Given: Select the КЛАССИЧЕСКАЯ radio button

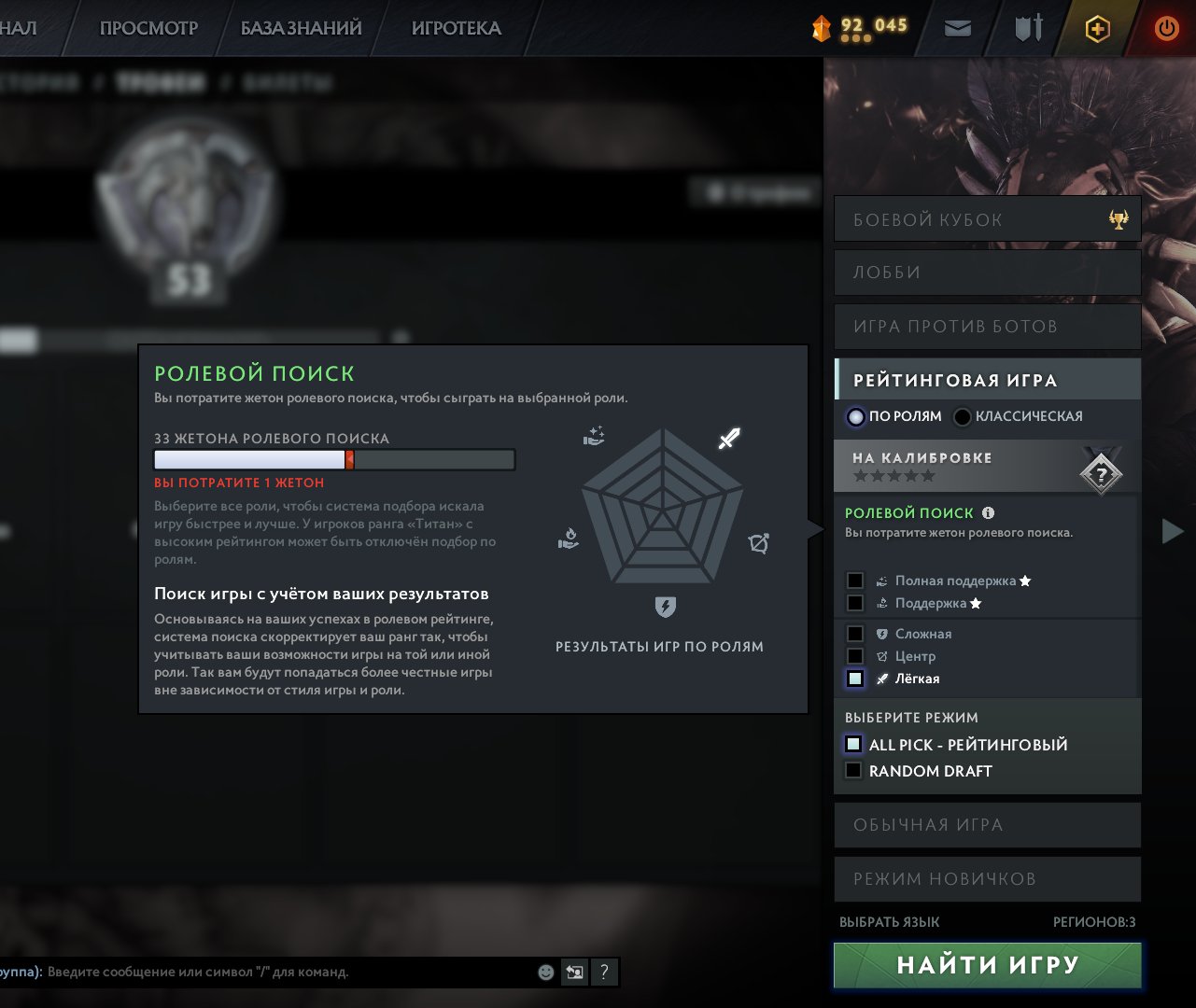Looking at the screenshot, I should click(x=963, y=416).
